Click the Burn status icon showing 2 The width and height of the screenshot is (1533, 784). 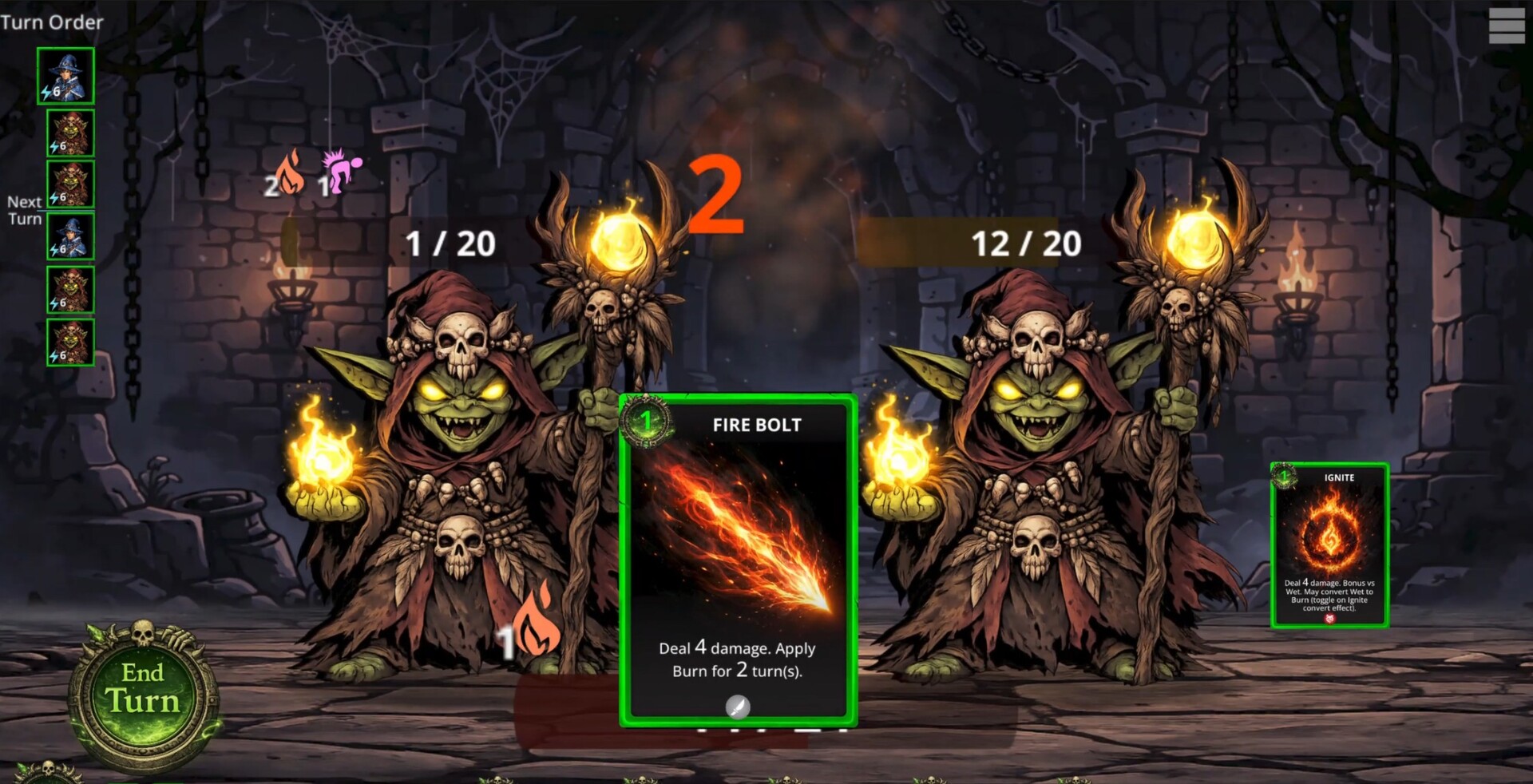[x=290, y=174]
